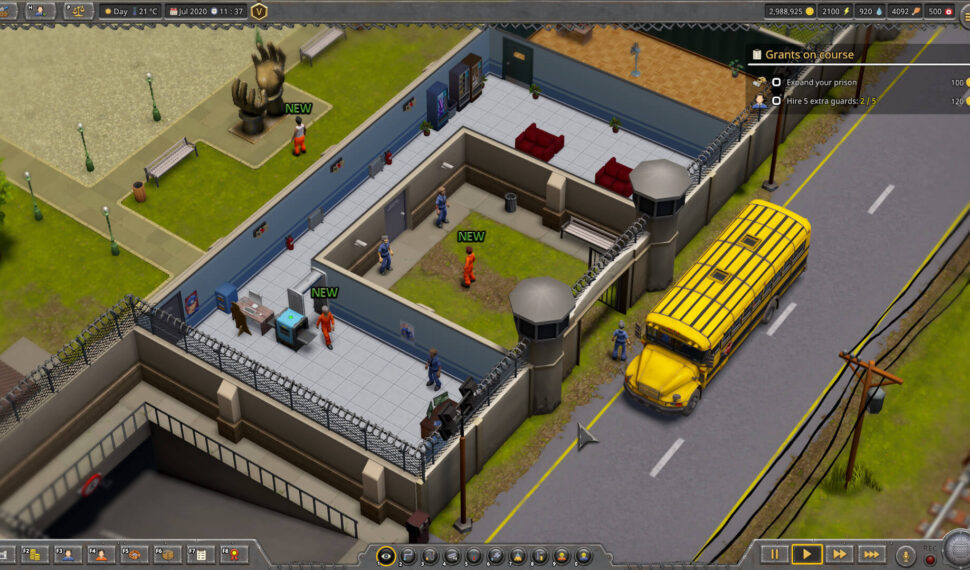Open the F7 checklist menu

(200, 554)
